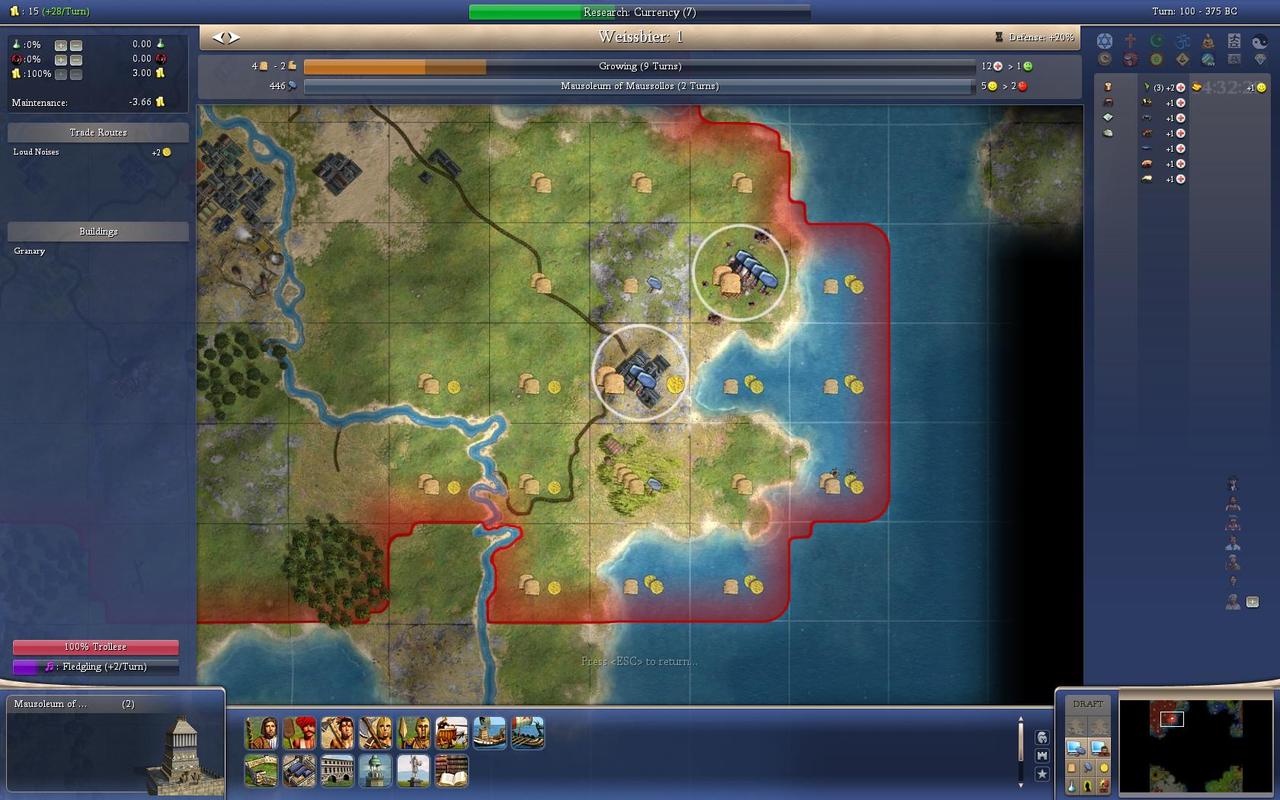Emphasize commerce with the gold coin icon
The height and width of the screenshot is (800, 1280).
[x=1104, y=767]
